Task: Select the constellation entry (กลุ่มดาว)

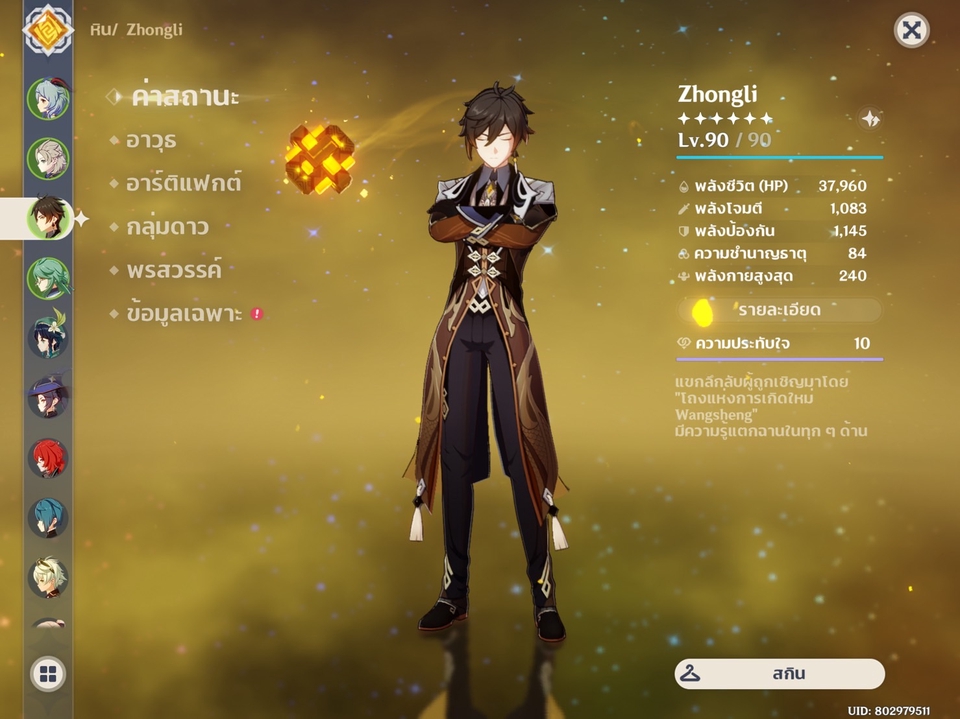Action: click(x=167, y=227)
